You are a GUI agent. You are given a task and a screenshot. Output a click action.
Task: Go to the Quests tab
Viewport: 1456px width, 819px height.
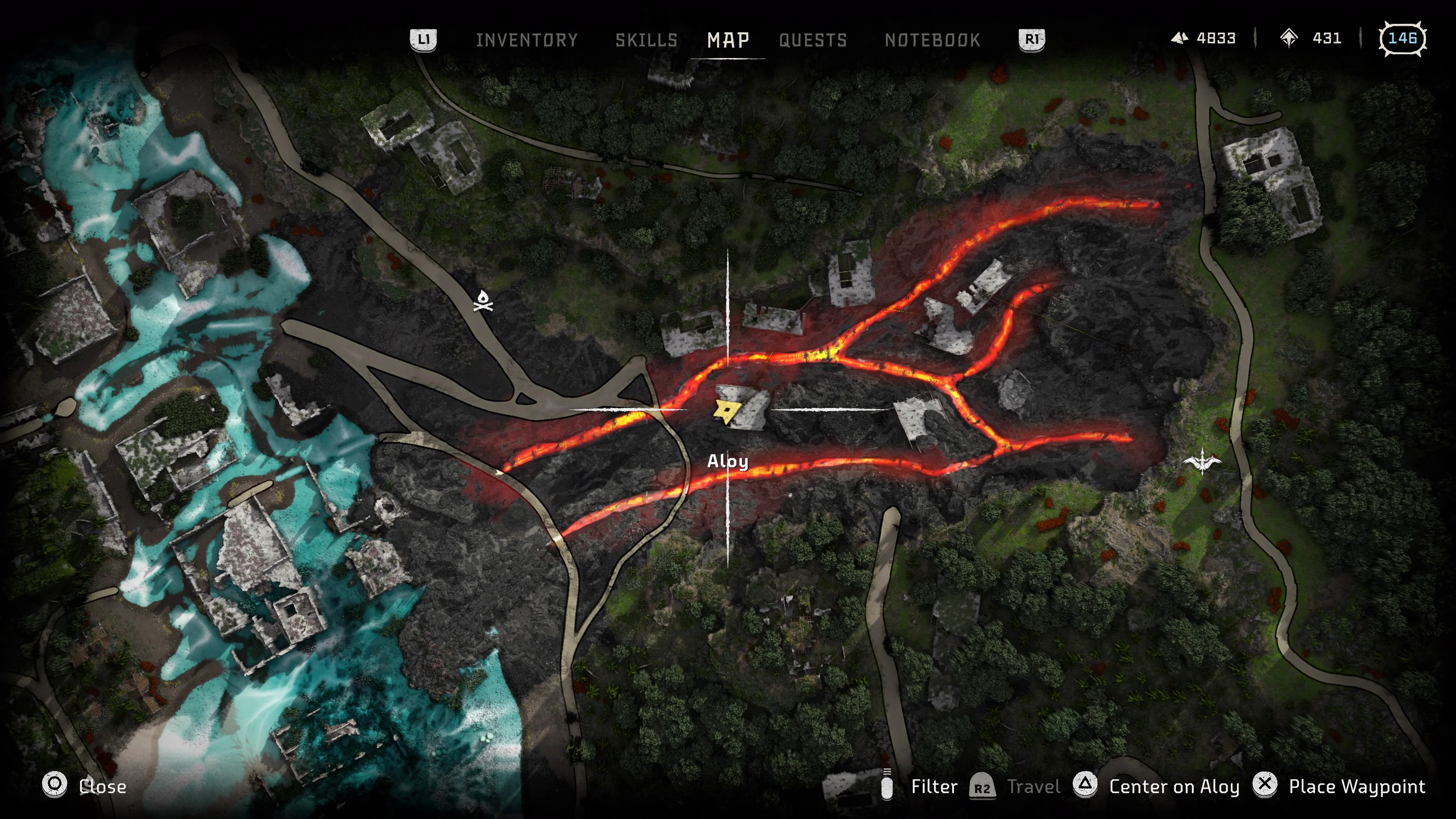(x=813, y=40)
